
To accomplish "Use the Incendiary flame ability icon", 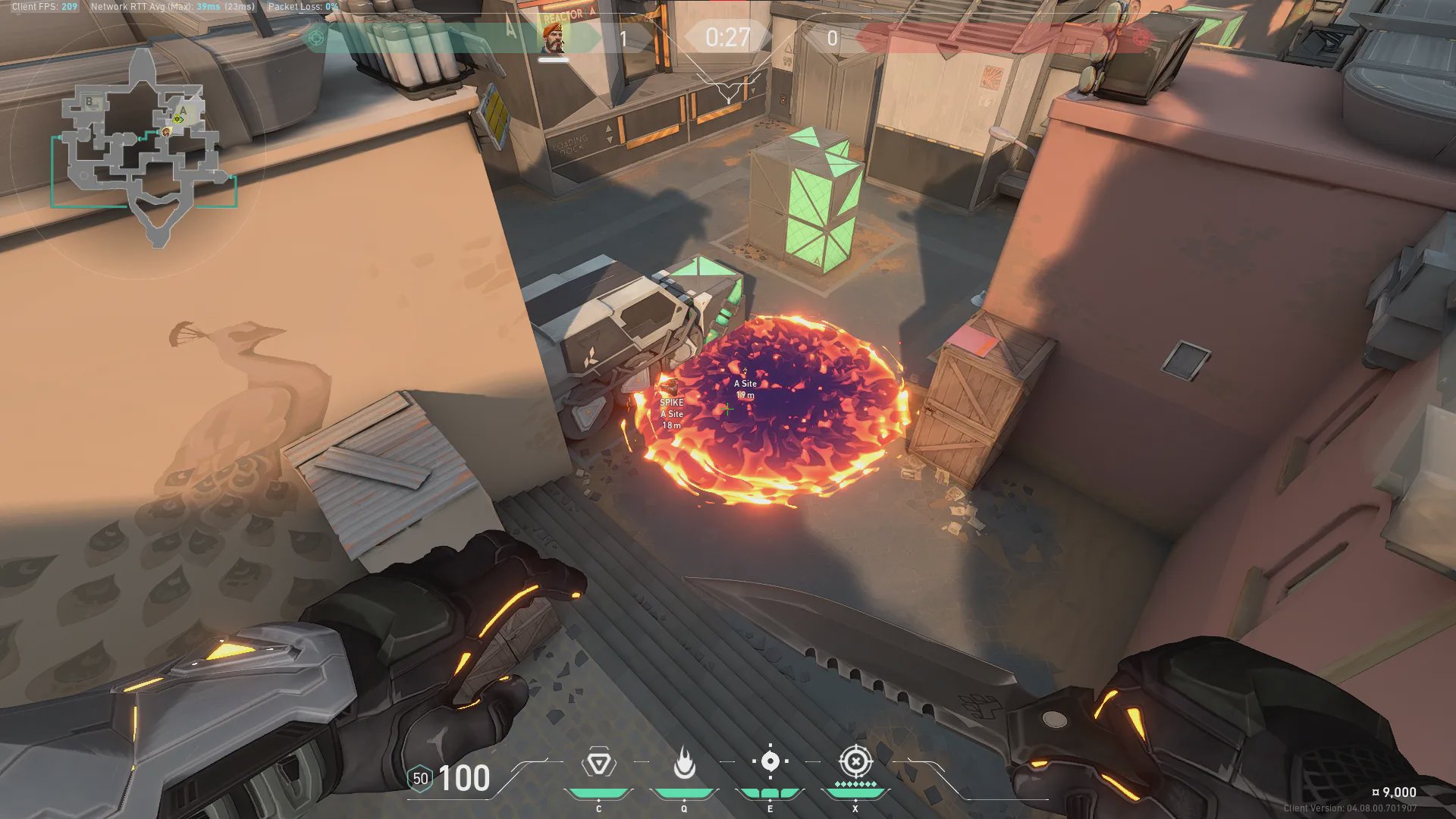I will (684, 763).
